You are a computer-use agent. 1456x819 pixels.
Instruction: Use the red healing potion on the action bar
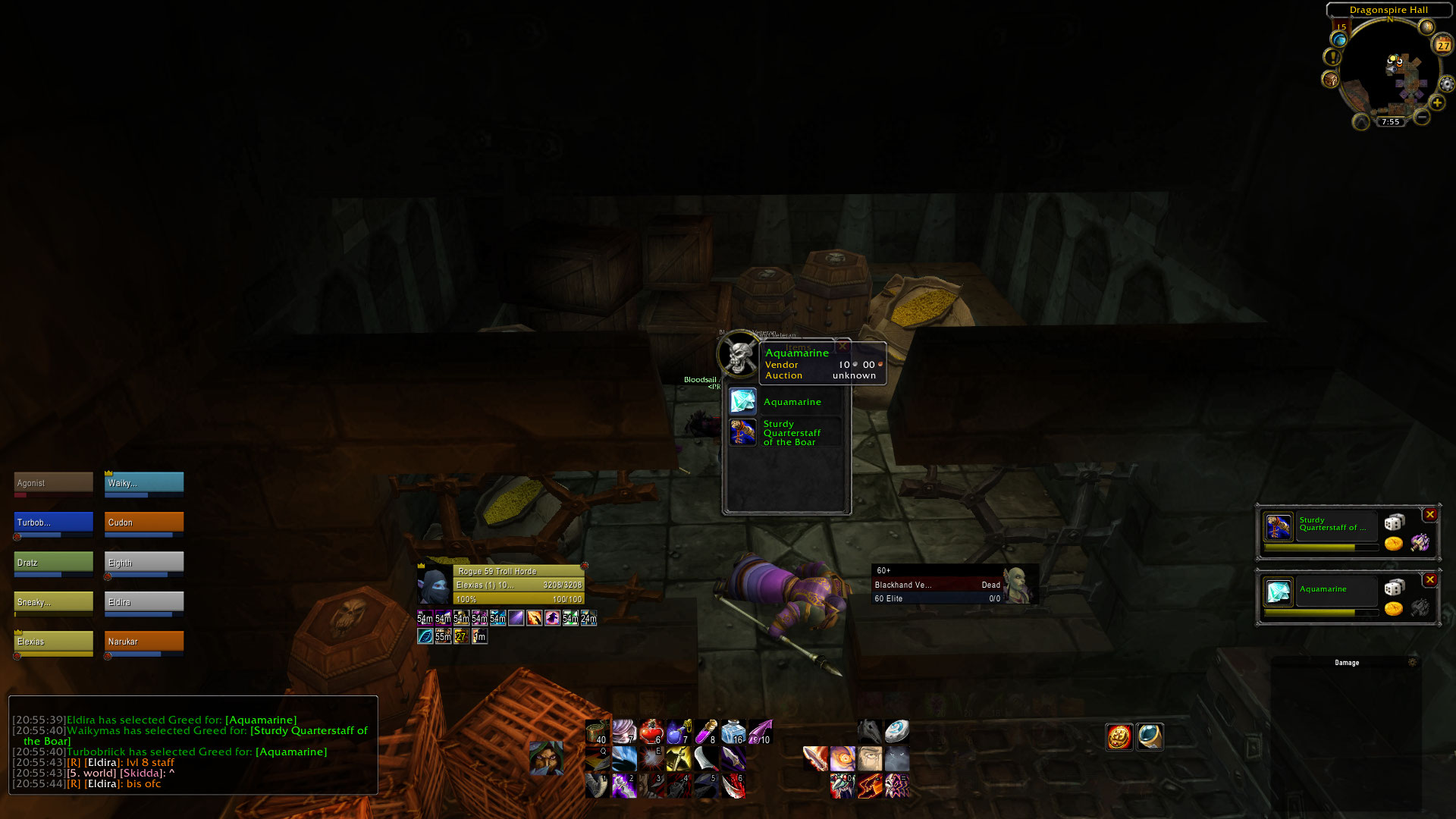coord(651,732)
